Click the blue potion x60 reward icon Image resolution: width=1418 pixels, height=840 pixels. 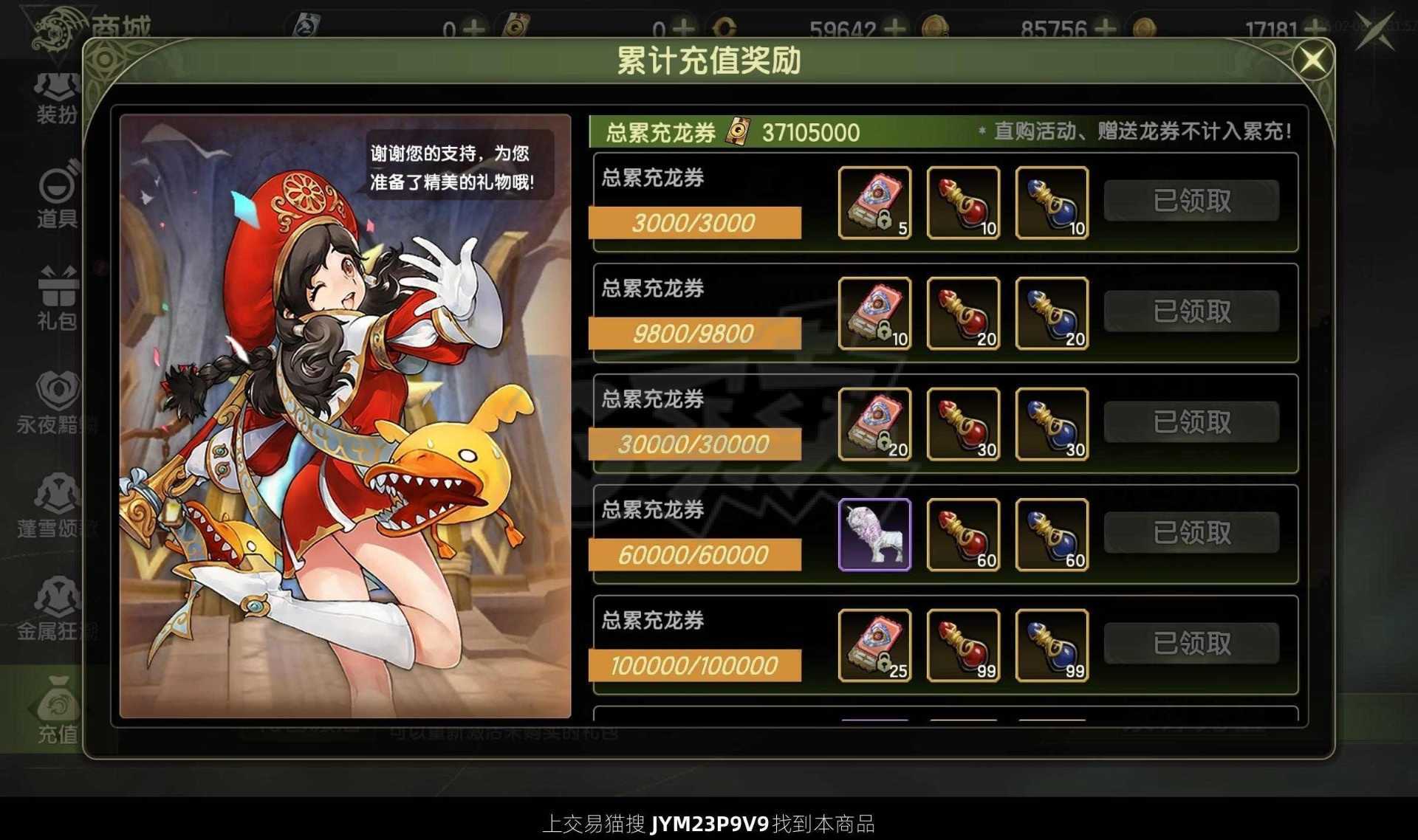(x=1052, y=534)
